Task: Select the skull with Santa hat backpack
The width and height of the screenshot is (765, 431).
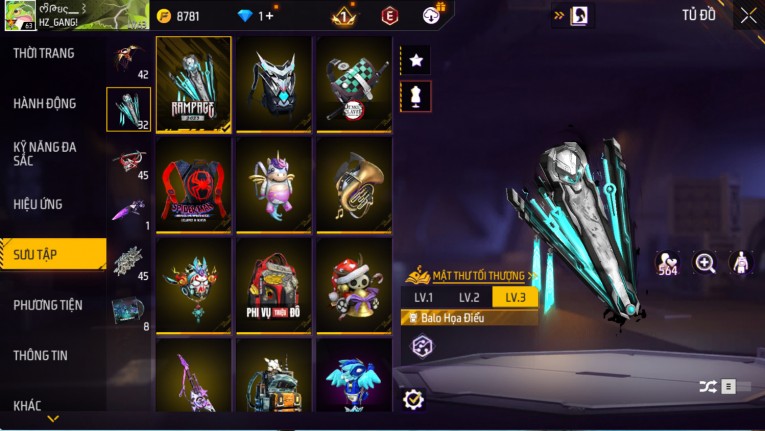Action: click(x=353, y=284)
